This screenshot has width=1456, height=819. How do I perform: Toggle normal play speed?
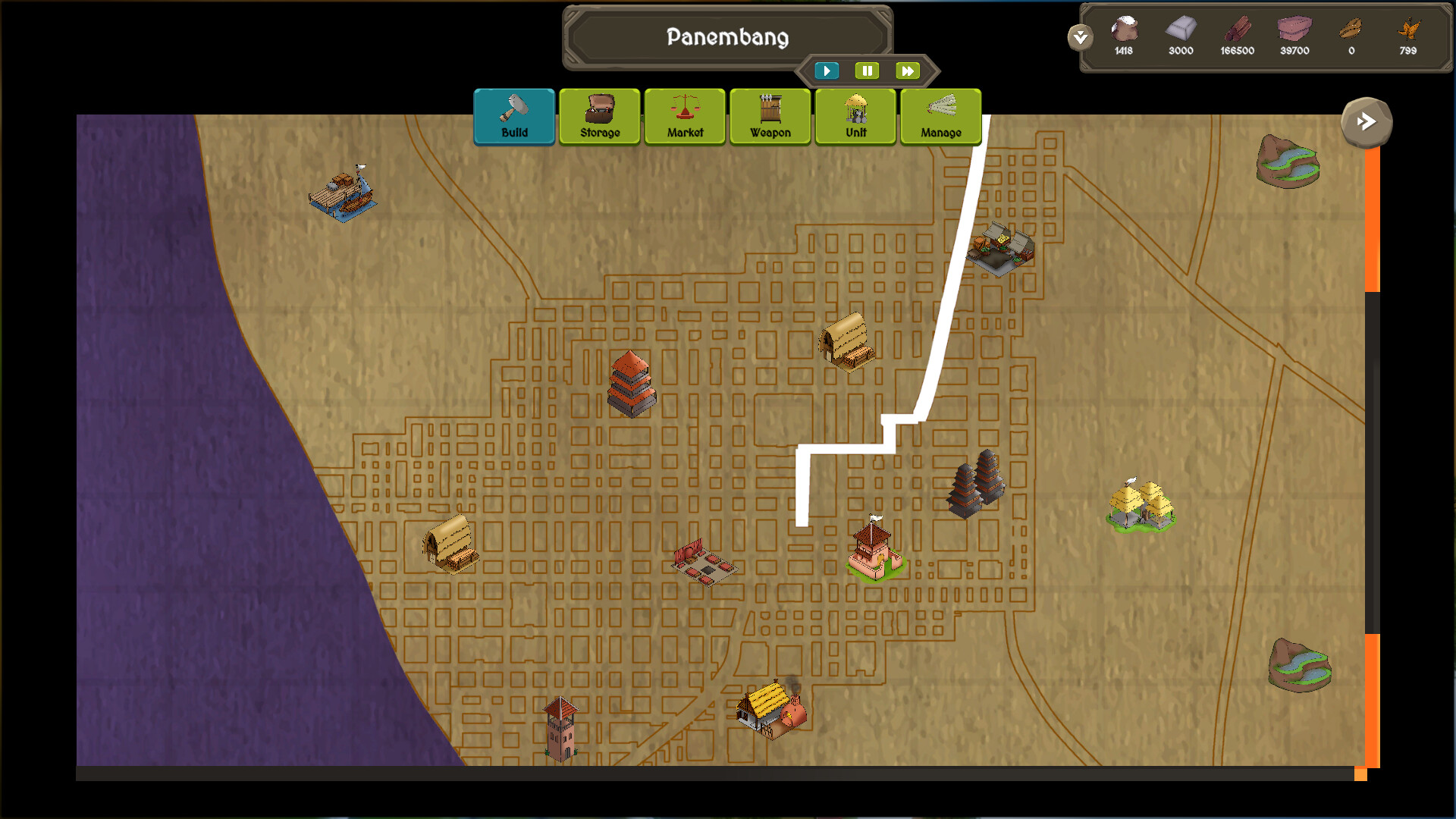pyautogui.click(x=827, y=71)
